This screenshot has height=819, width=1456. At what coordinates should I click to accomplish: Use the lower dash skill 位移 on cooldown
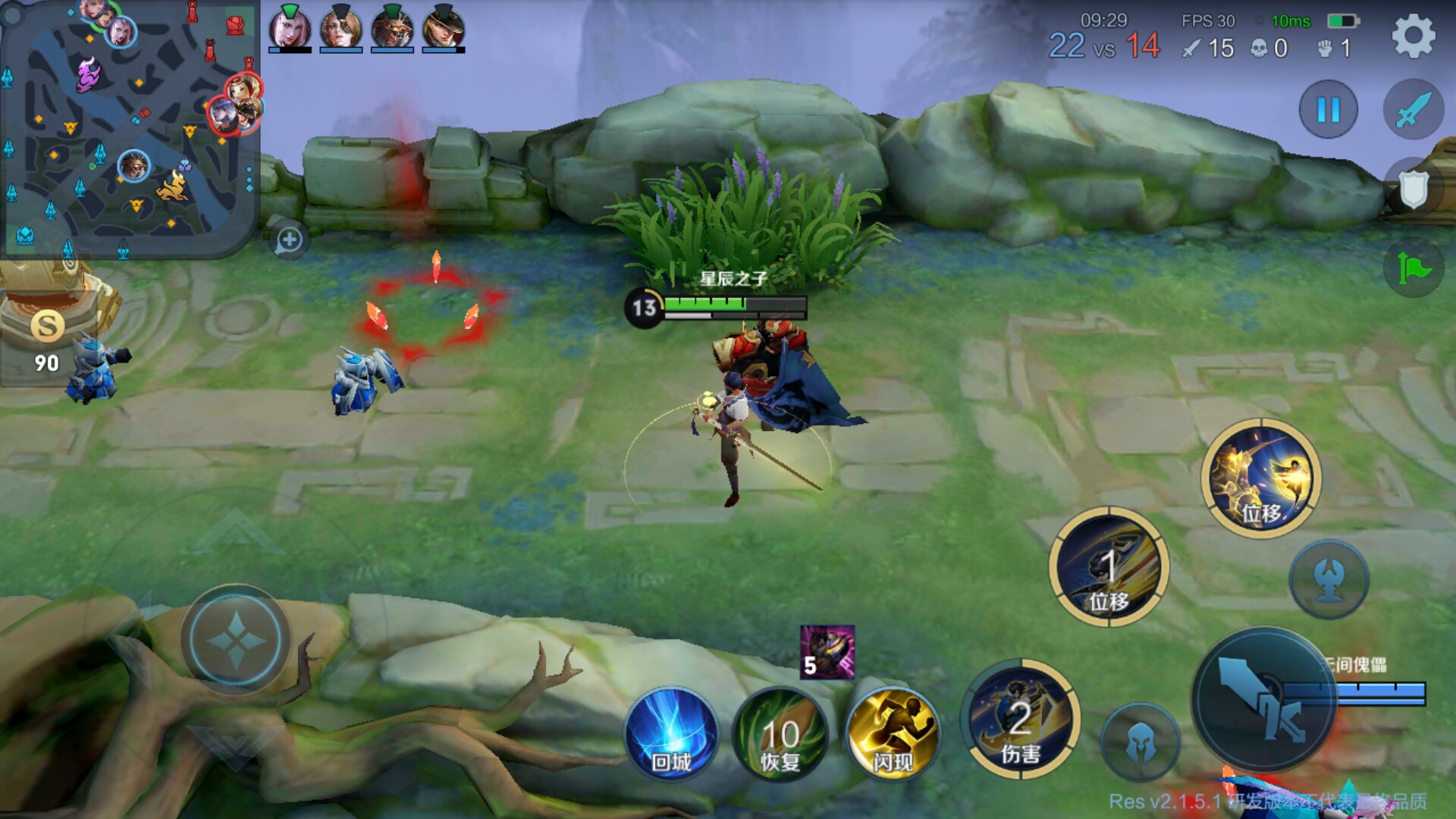tap(1109, 567)
